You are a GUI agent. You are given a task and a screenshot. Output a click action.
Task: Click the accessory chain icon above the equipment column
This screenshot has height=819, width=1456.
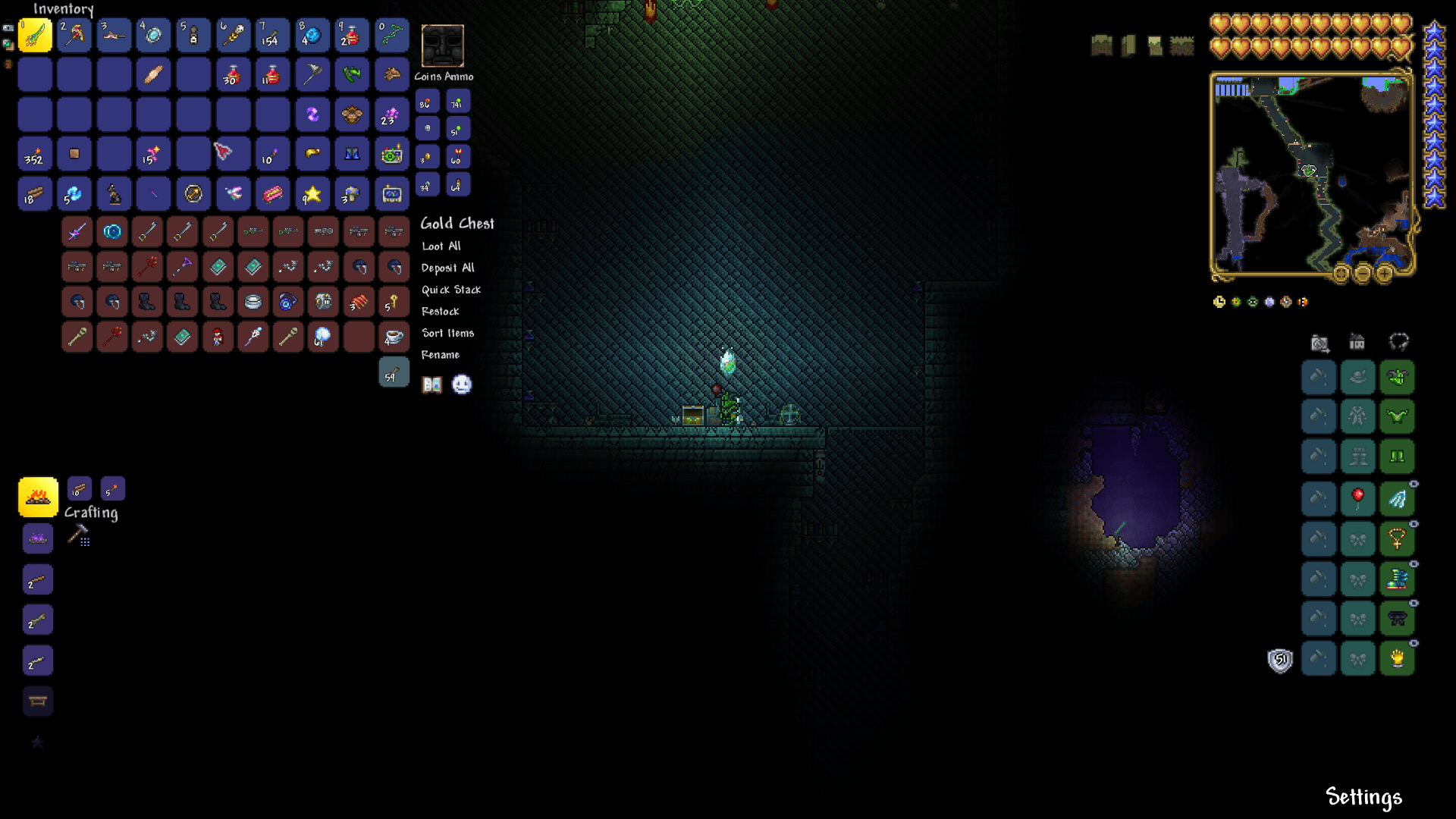coord(1398,343)
